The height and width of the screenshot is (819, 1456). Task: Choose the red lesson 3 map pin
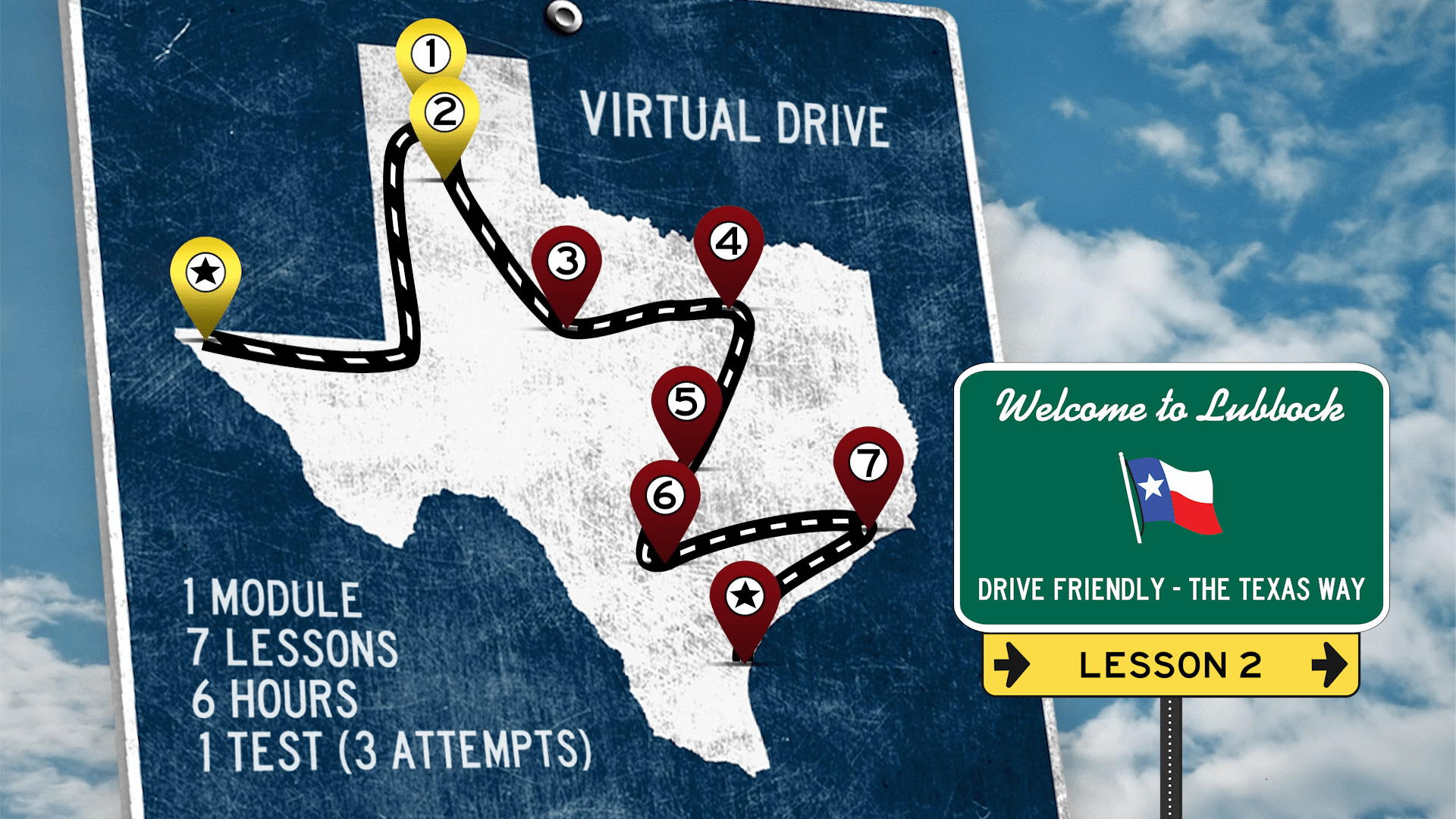[566, 262]
